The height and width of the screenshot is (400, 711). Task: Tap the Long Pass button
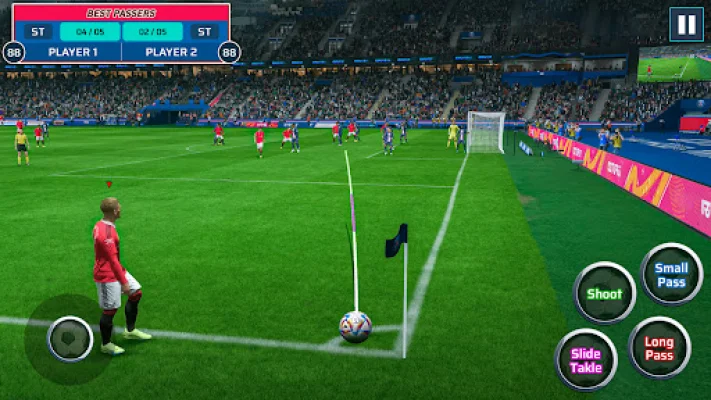pos(659,348)
